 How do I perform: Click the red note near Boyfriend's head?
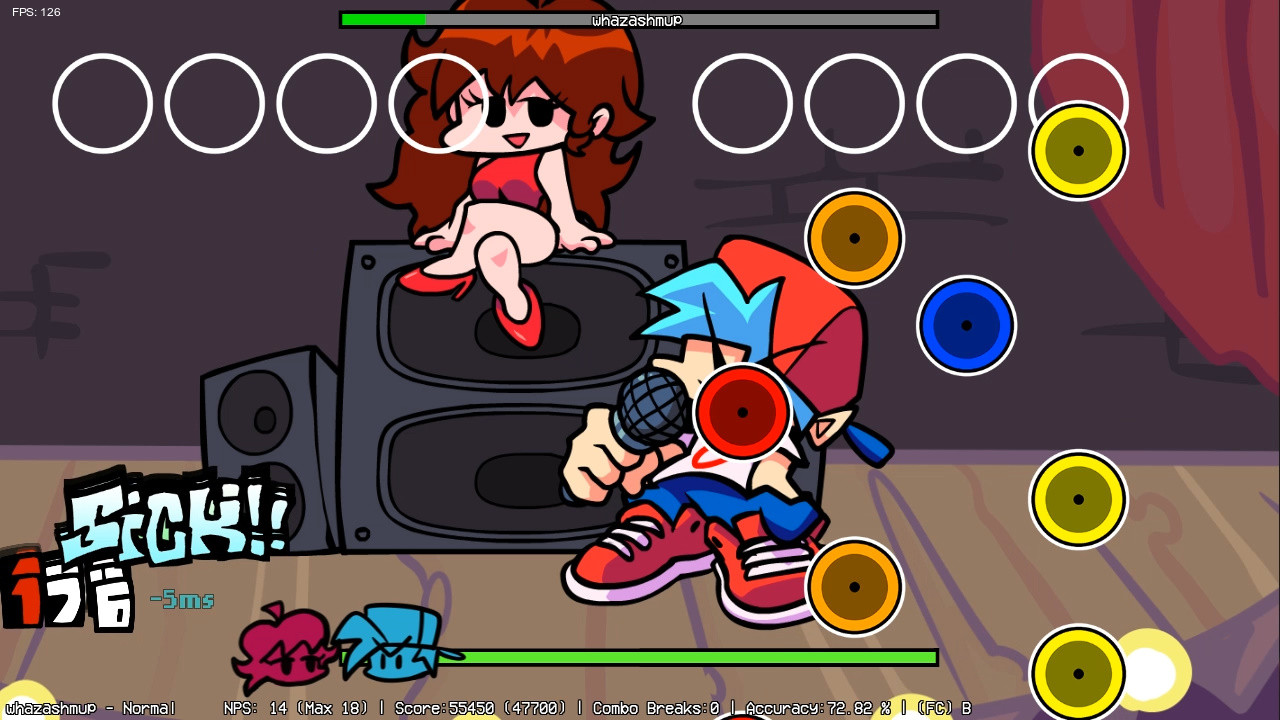[744, 411]
